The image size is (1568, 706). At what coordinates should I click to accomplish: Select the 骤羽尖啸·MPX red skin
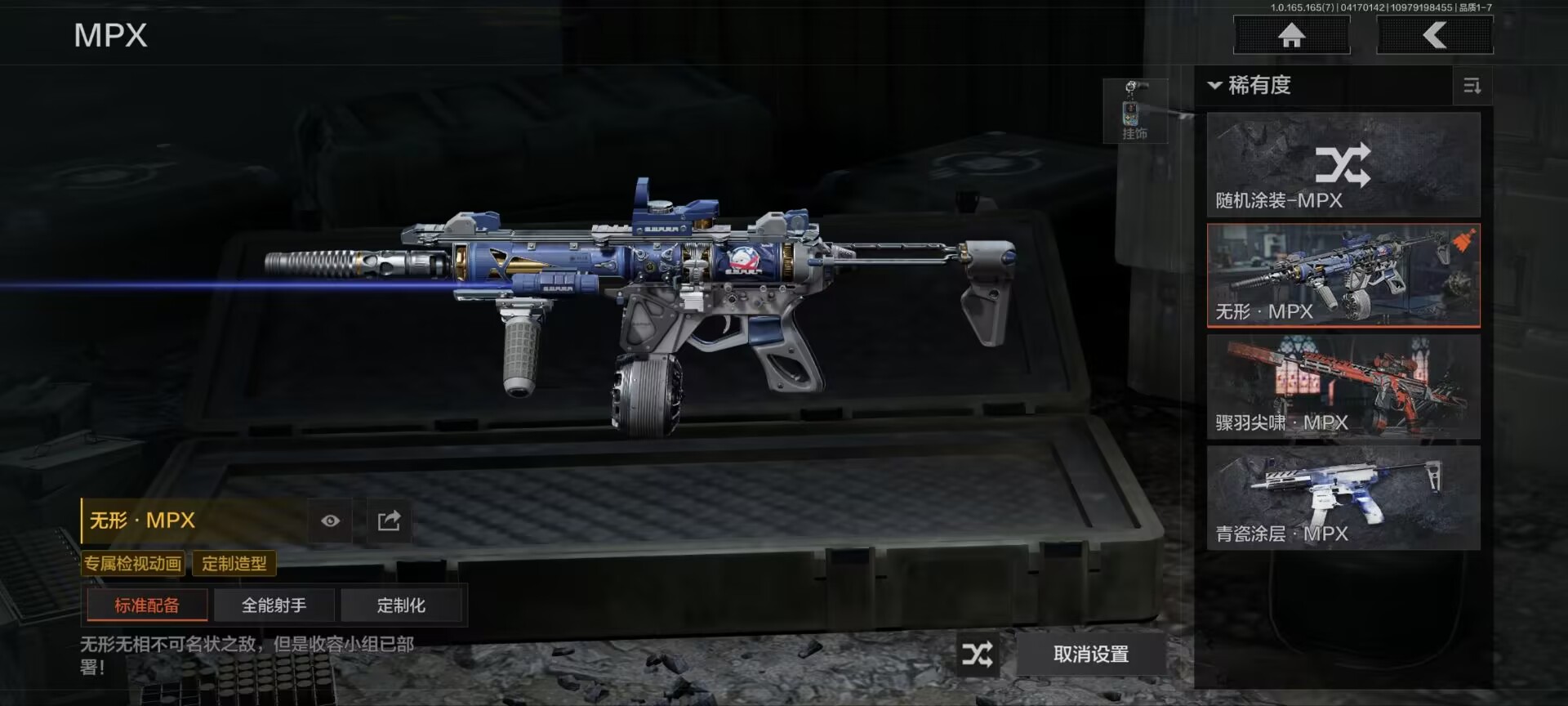click(x=1343, y=387)
